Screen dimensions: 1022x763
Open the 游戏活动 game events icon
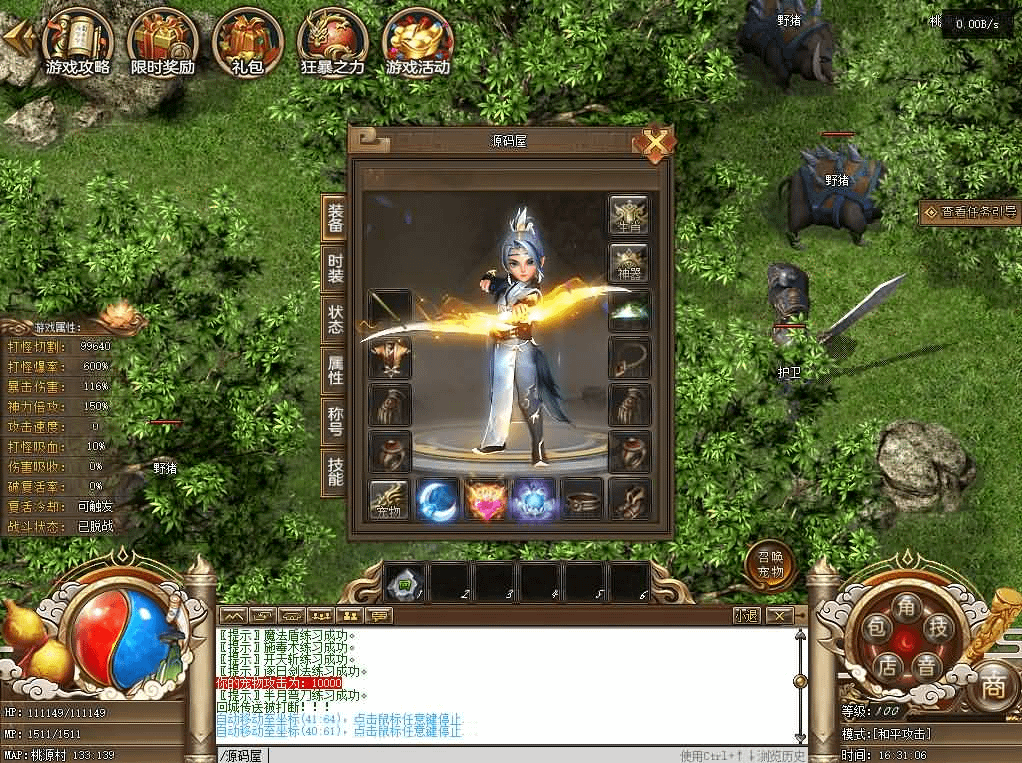[x=418, y=42]
